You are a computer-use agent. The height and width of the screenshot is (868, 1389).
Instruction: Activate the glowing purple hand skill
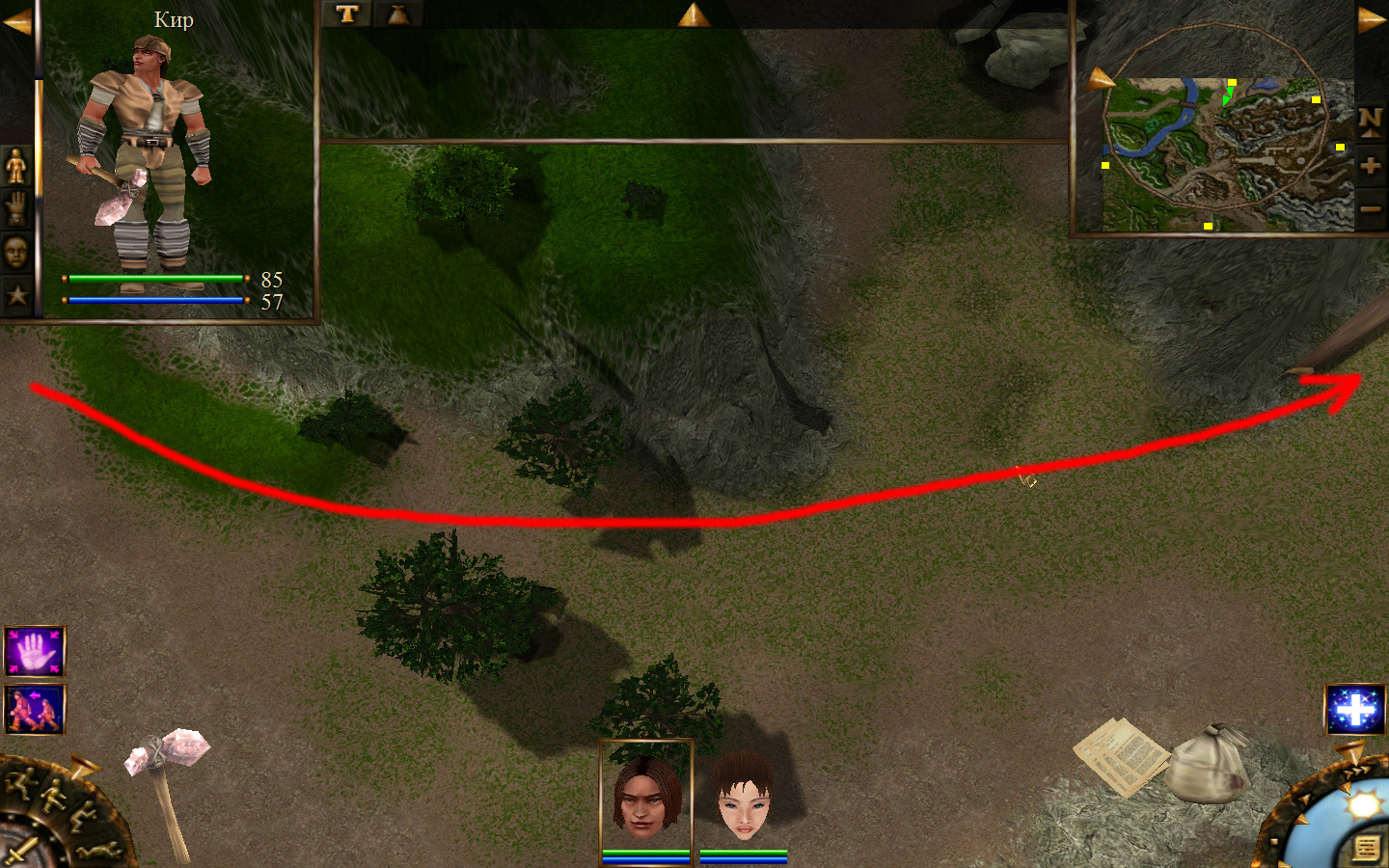pyautogui.click(x=35, y=653)
